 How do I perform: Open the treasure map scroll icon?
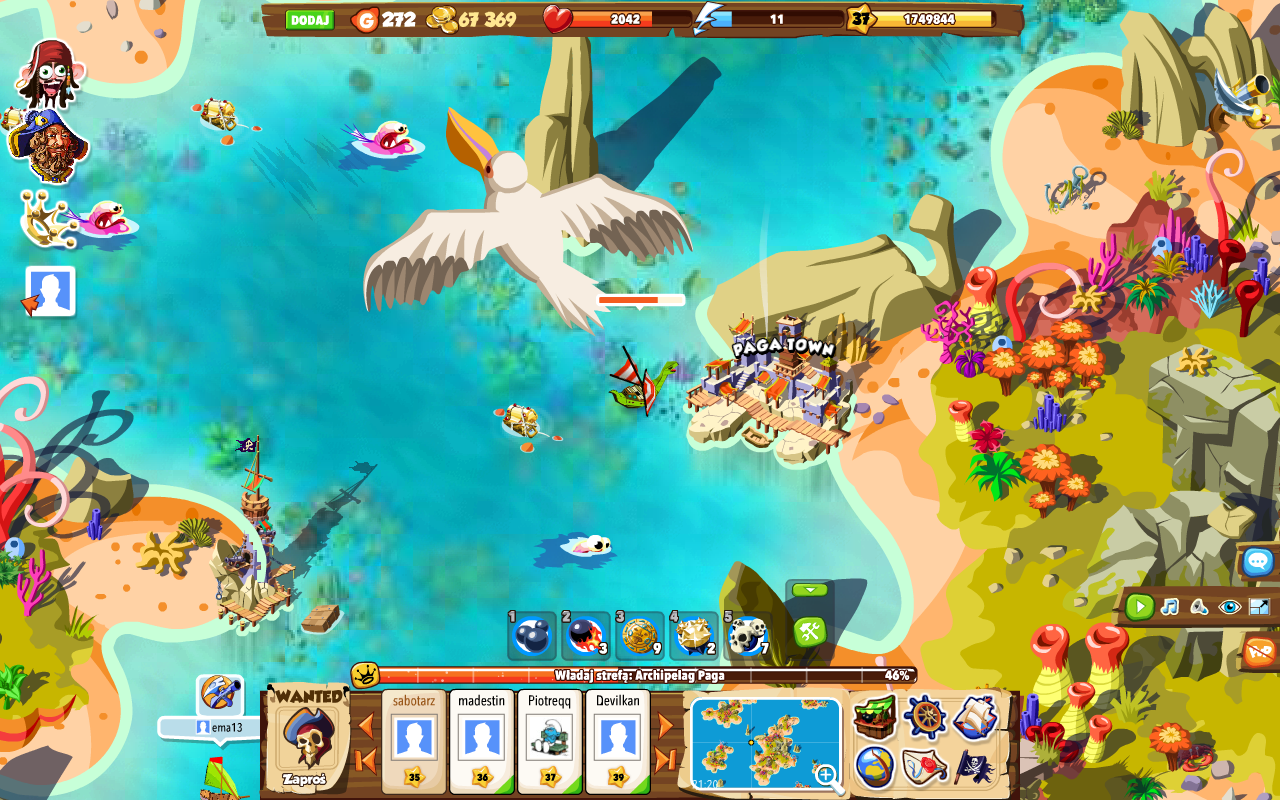(x=925, y=767)
